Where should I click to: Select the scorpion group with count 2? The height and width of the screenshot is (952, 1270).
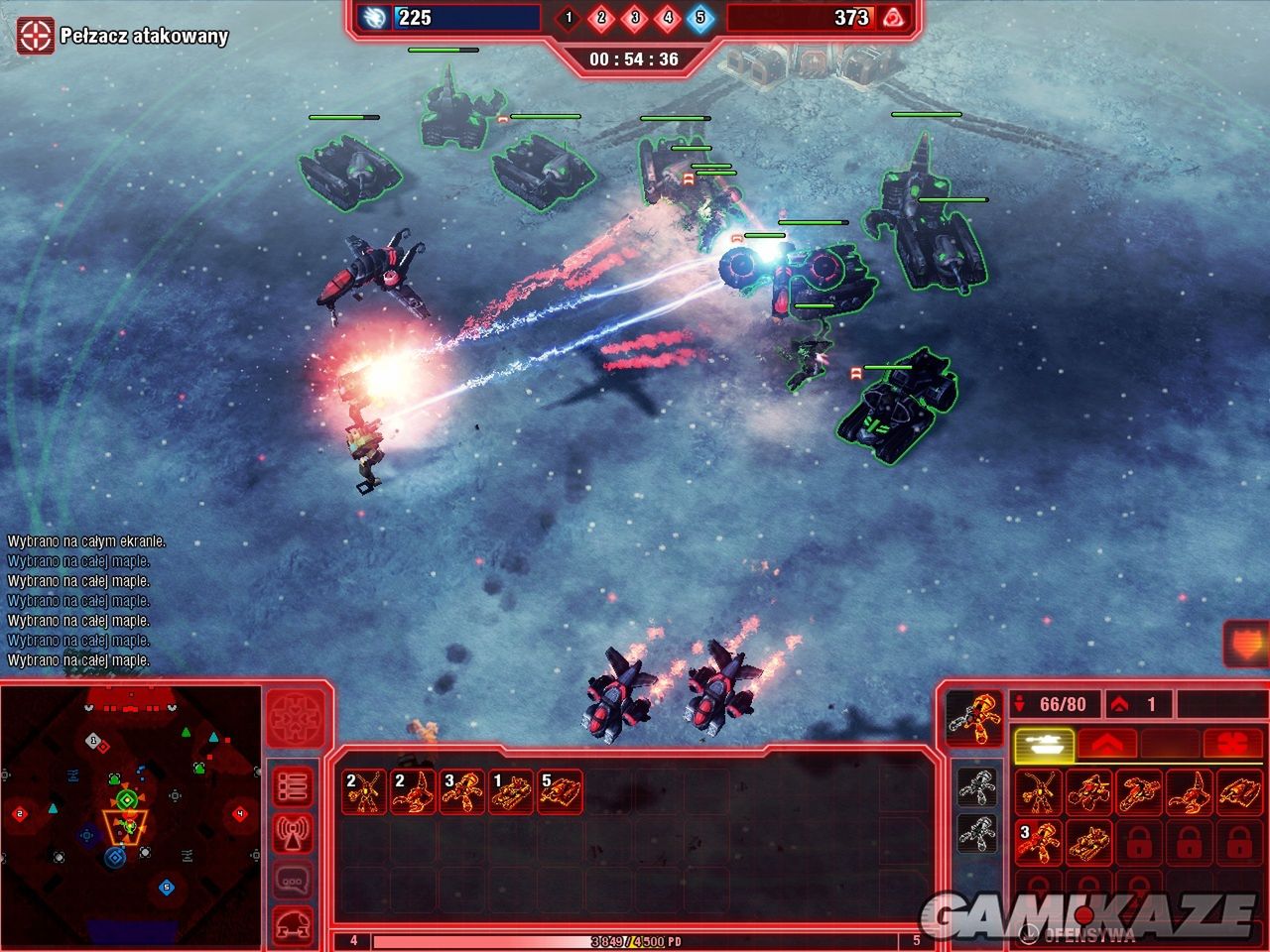pyautogui.click(x=412, y=792)
